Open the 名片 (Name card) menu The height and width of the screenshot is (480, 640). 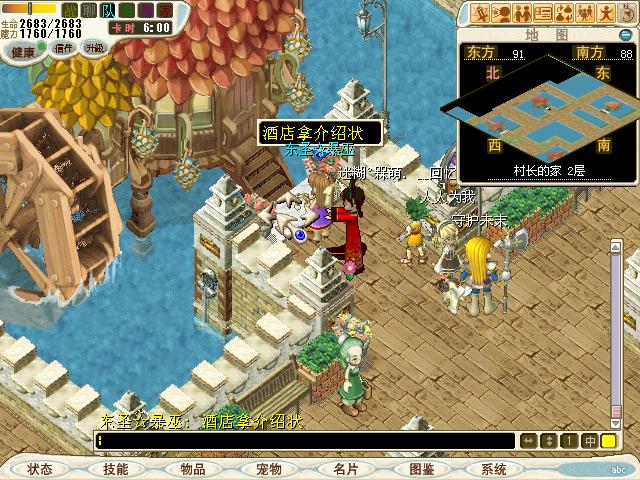point(345,468)
